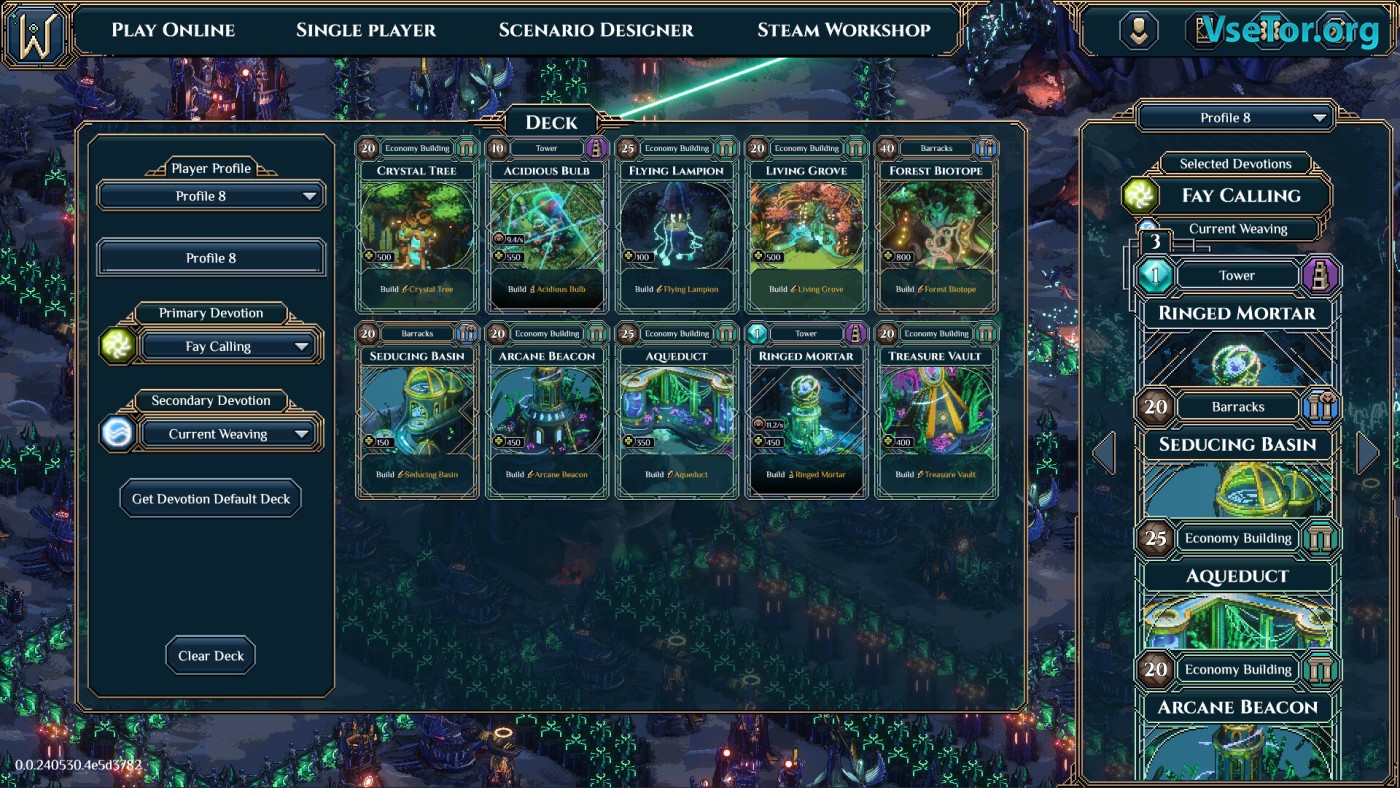Viewport: 1400px width, 788px height.
Task: Go to Scenario Designer
Action: pyautogui.click(x=596, y=30)
